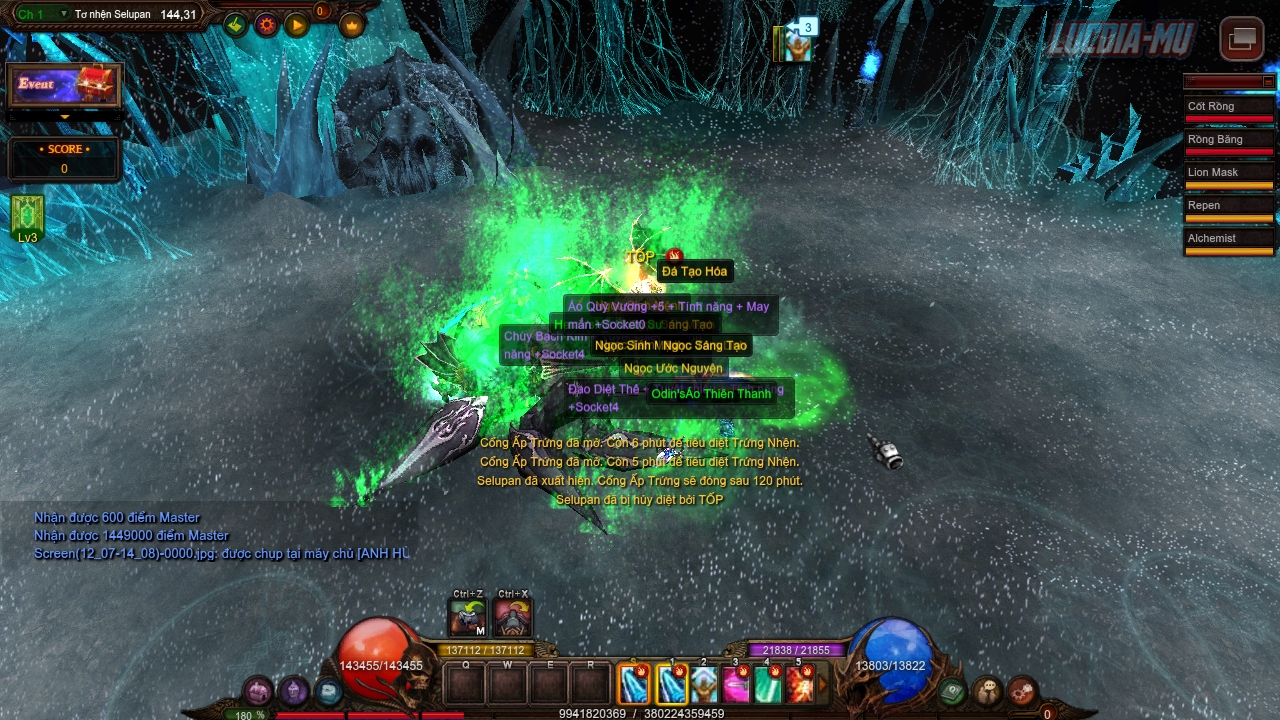Open the Event treasure chest banner
Viewport: 1280px width, 720px height.
[x=64, y=85]
